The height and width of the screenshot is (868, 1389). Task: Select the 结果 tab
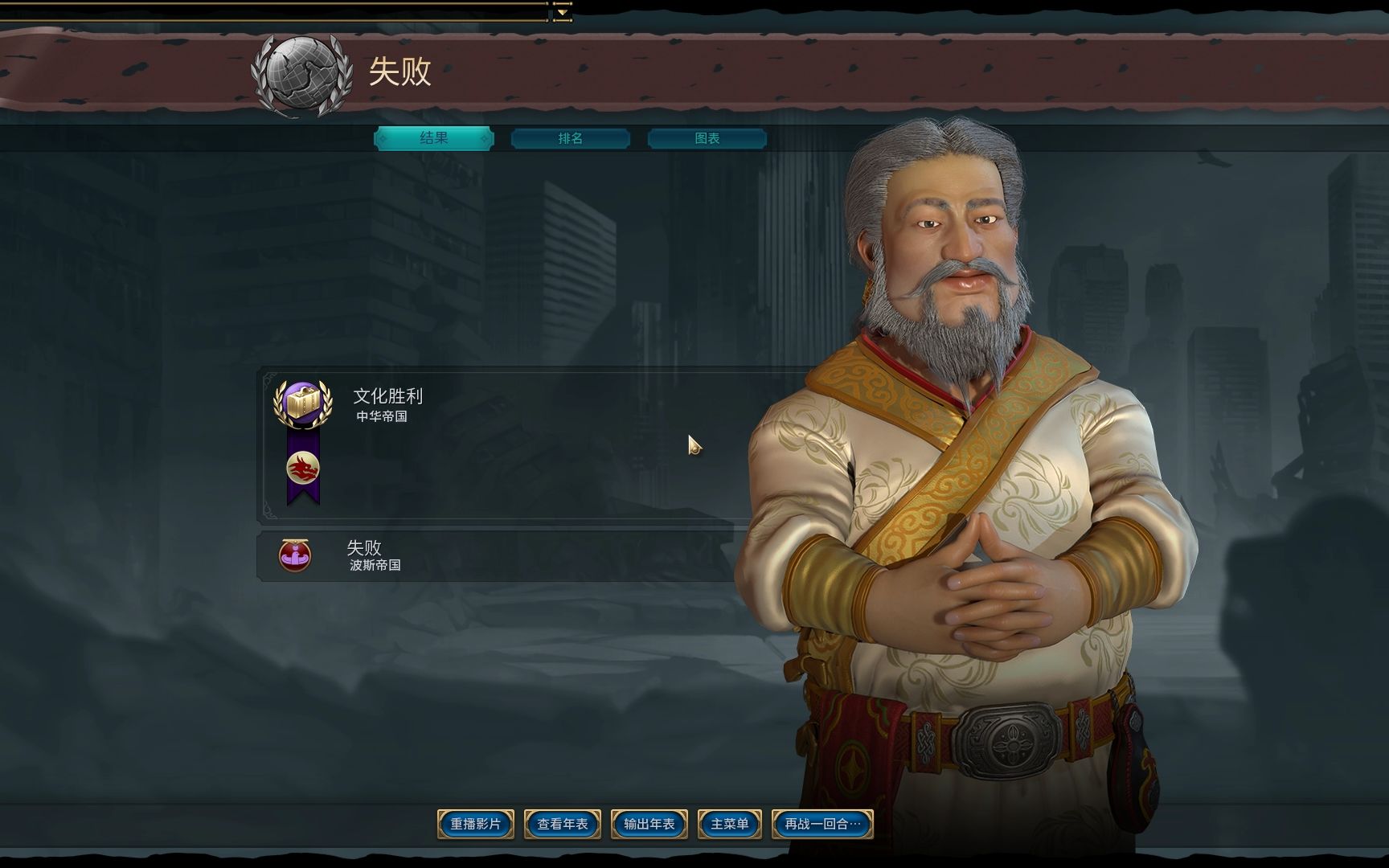[434, 138]
